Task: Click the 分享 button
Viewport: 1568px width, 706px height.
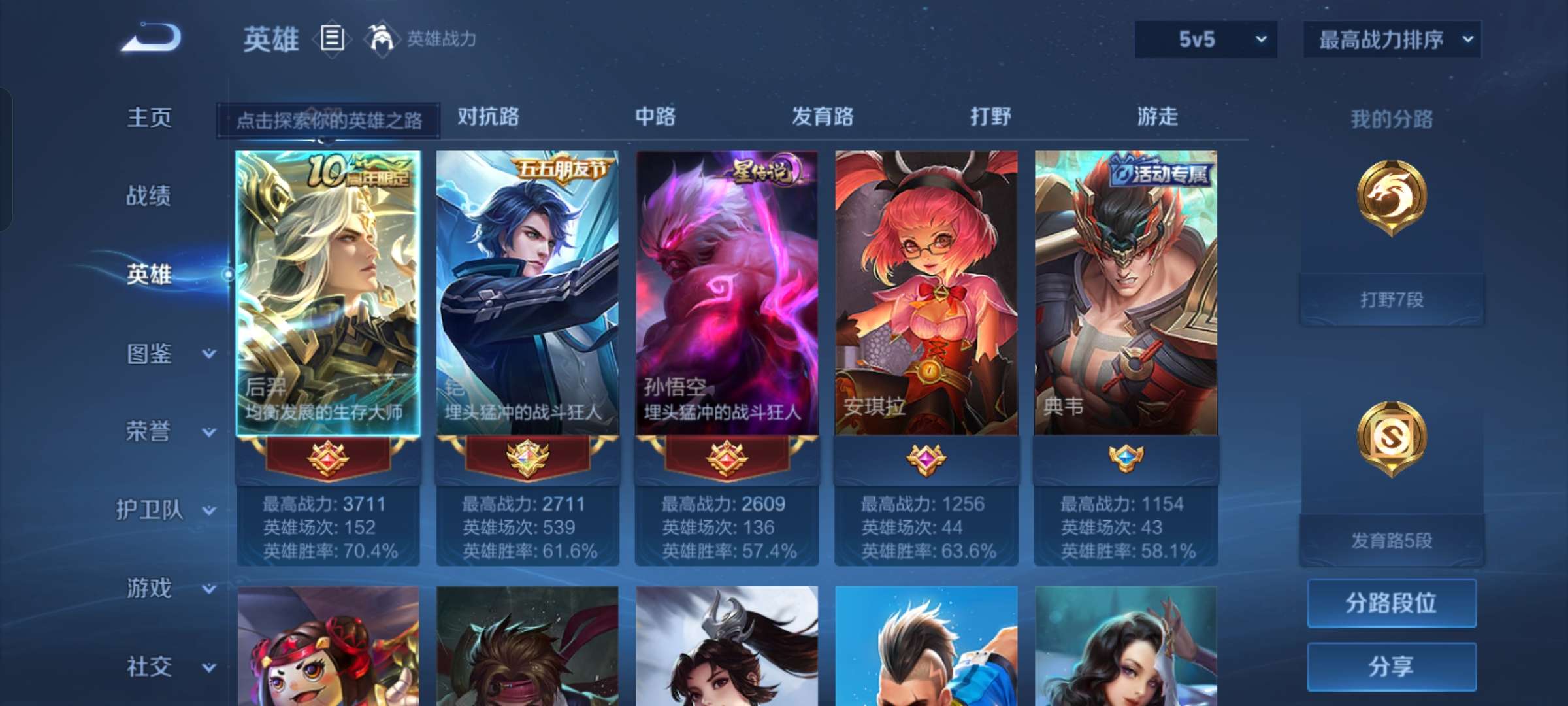Action: 1392,668
